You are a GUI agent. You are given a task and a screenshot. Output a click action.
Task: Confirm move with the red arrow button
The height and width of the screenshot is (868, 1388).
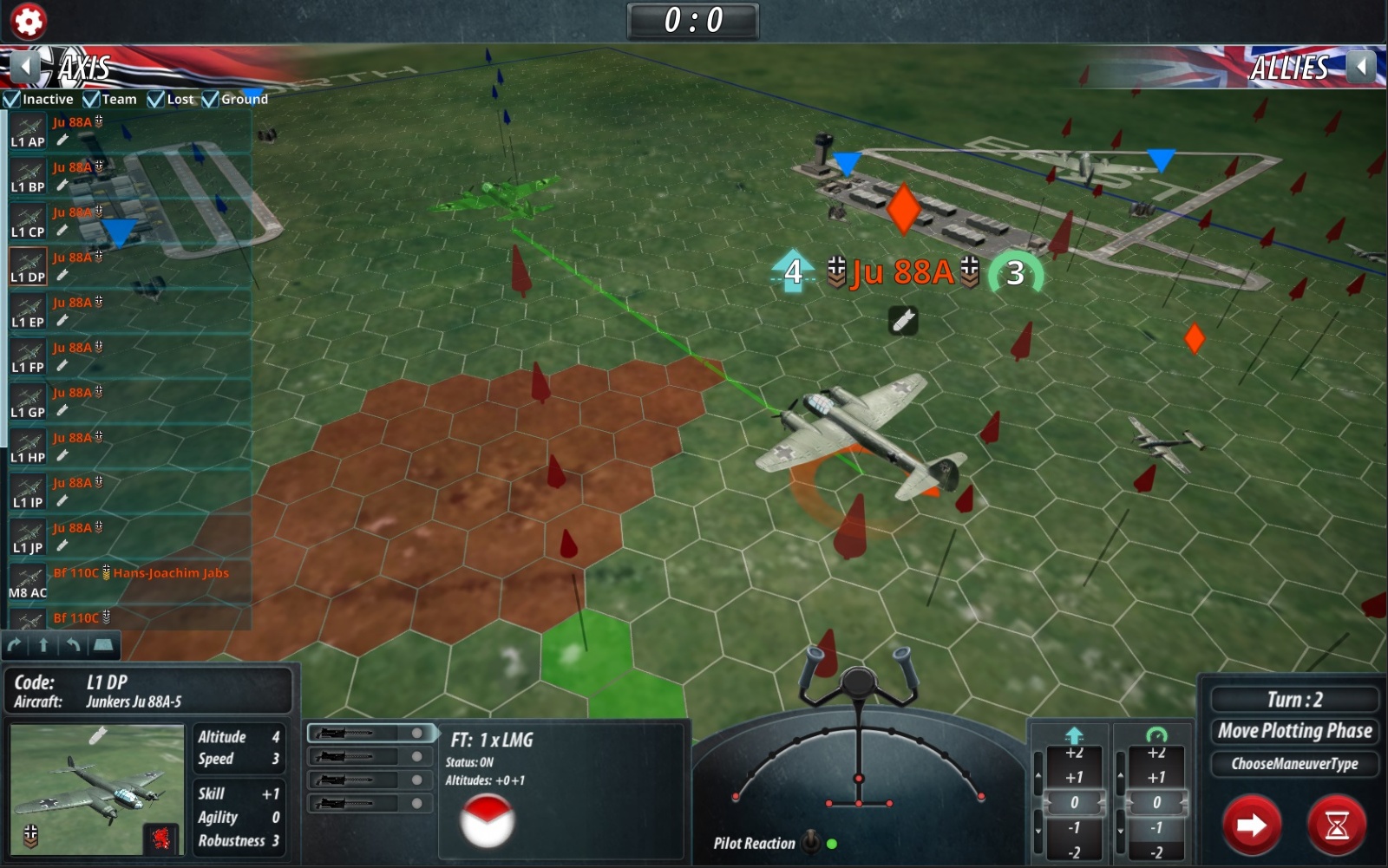1251,825
